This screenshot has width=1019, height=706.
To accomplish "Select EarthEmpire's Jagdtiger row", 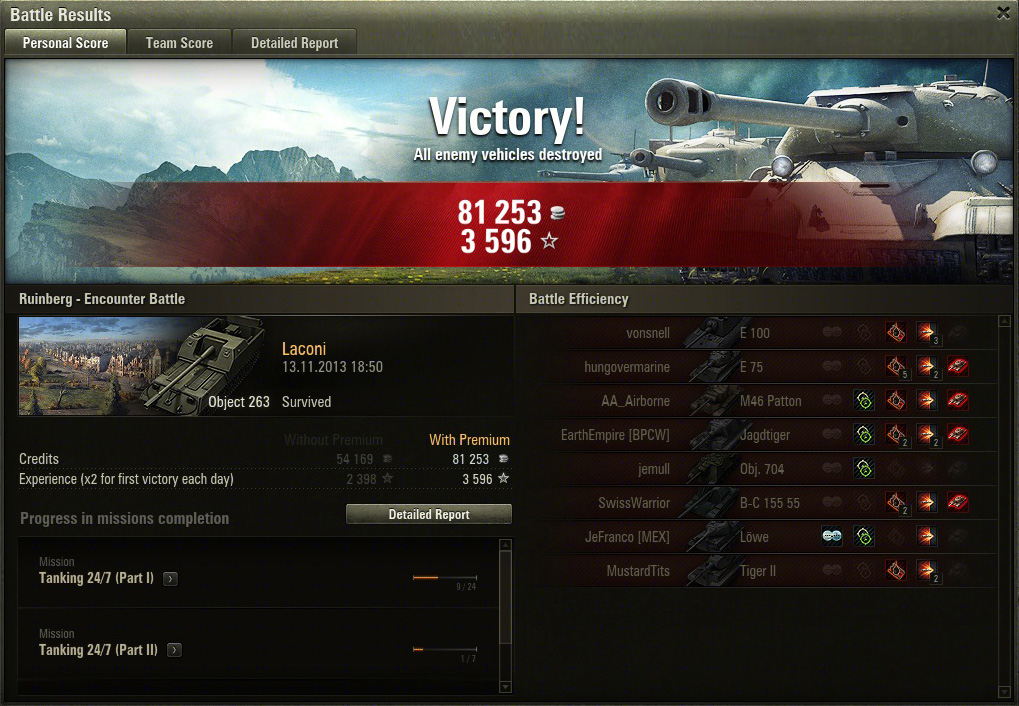I will [x=760, y=435].
